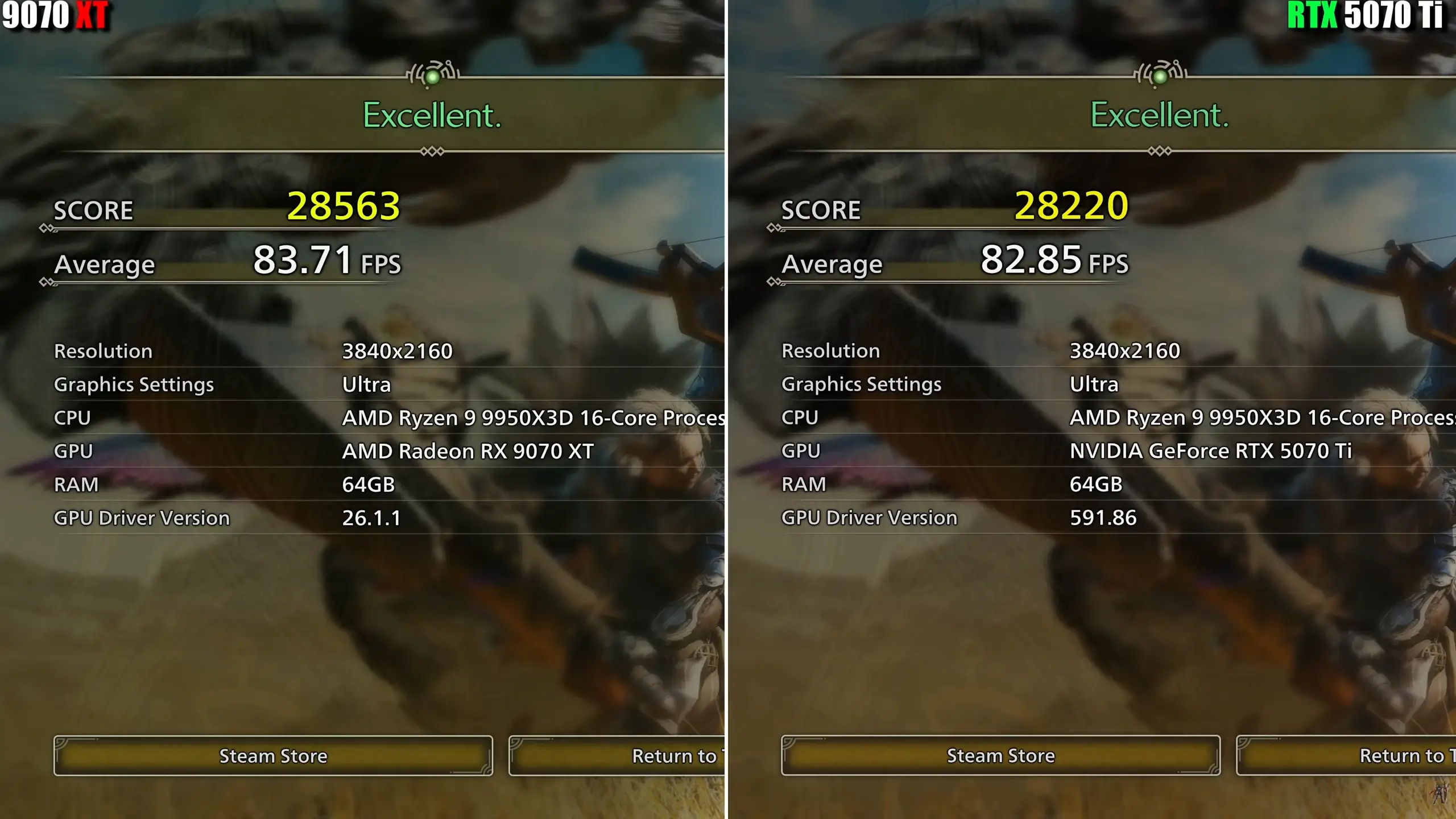
Task: Click the diamond divider ornament below the left Excellent banner
Action: pyautogui.click(x=432, y=151)
